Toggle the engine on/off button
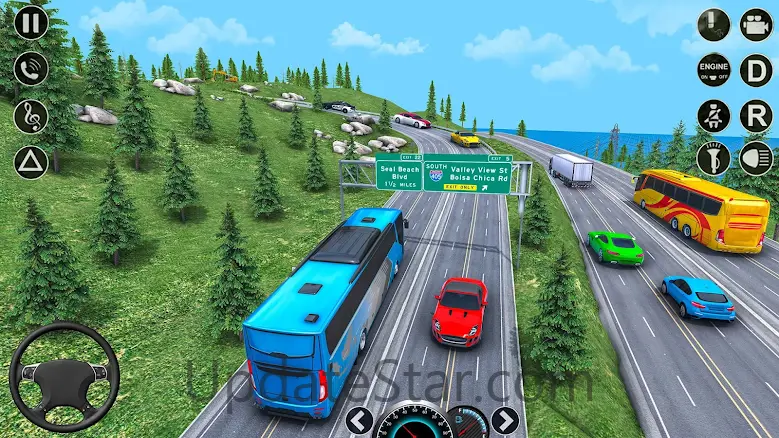The width and height of the screenshot is (779, 438). pyautogui.click(x=713, y=70)
